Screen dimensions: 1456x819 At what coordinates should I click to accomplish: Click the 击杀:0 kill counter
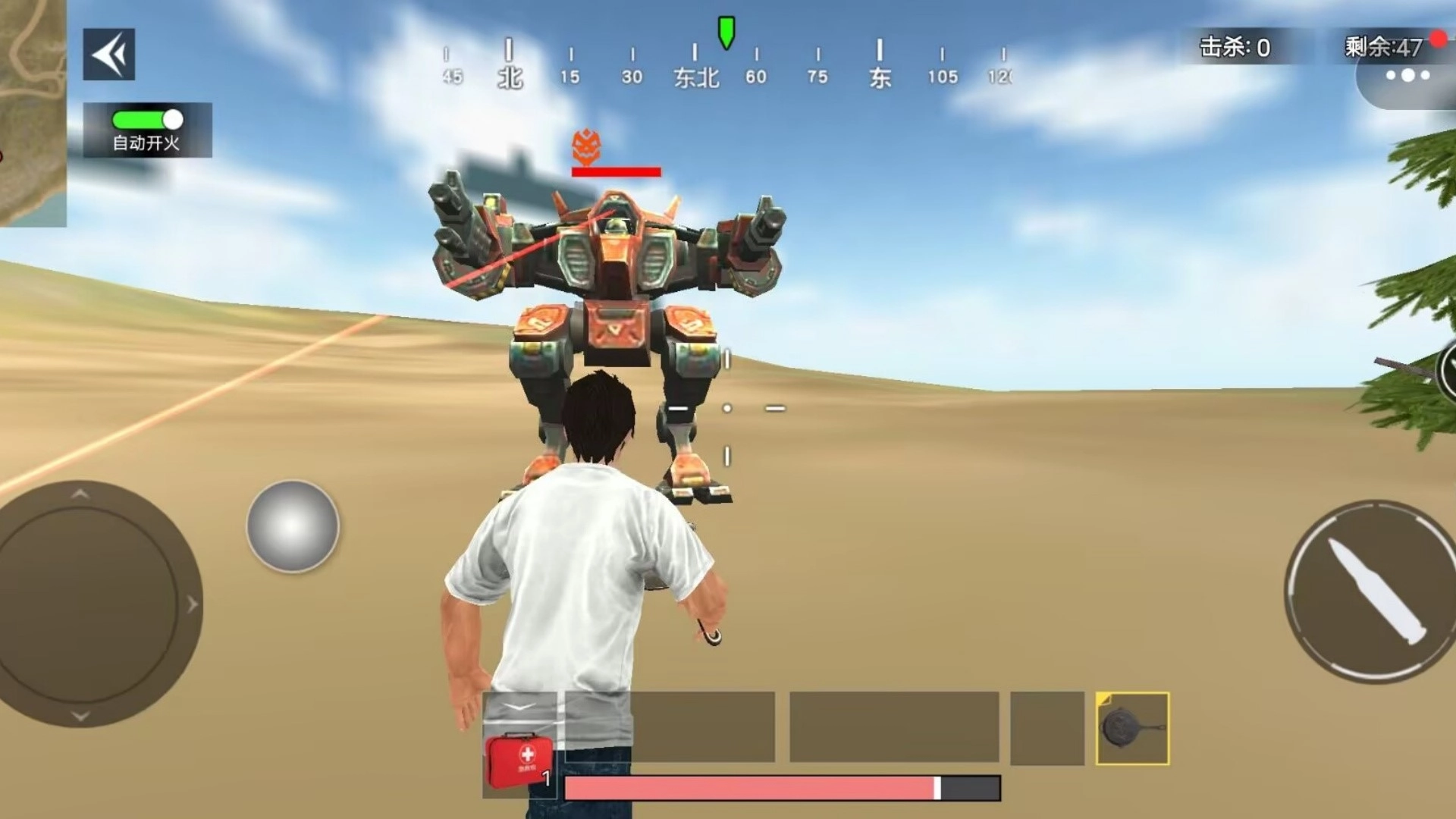1237,45
